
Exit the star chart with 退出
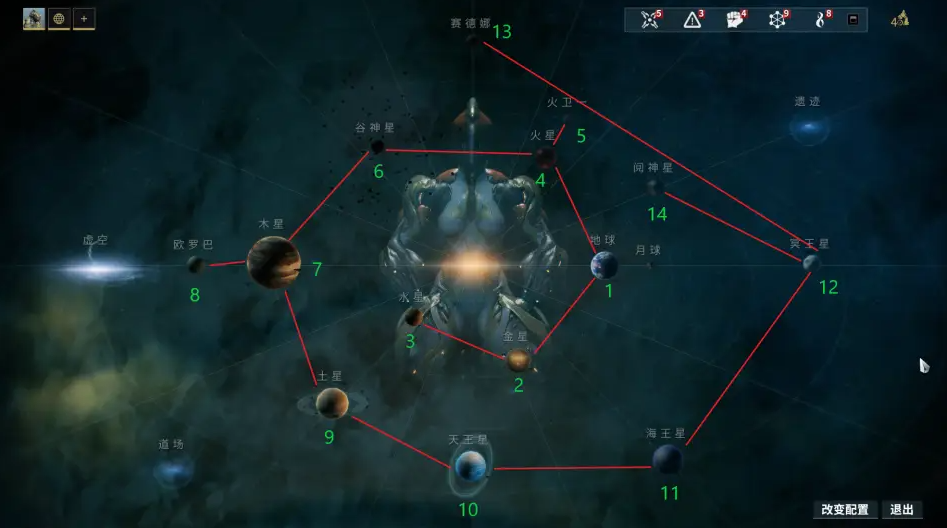[902, 510]
